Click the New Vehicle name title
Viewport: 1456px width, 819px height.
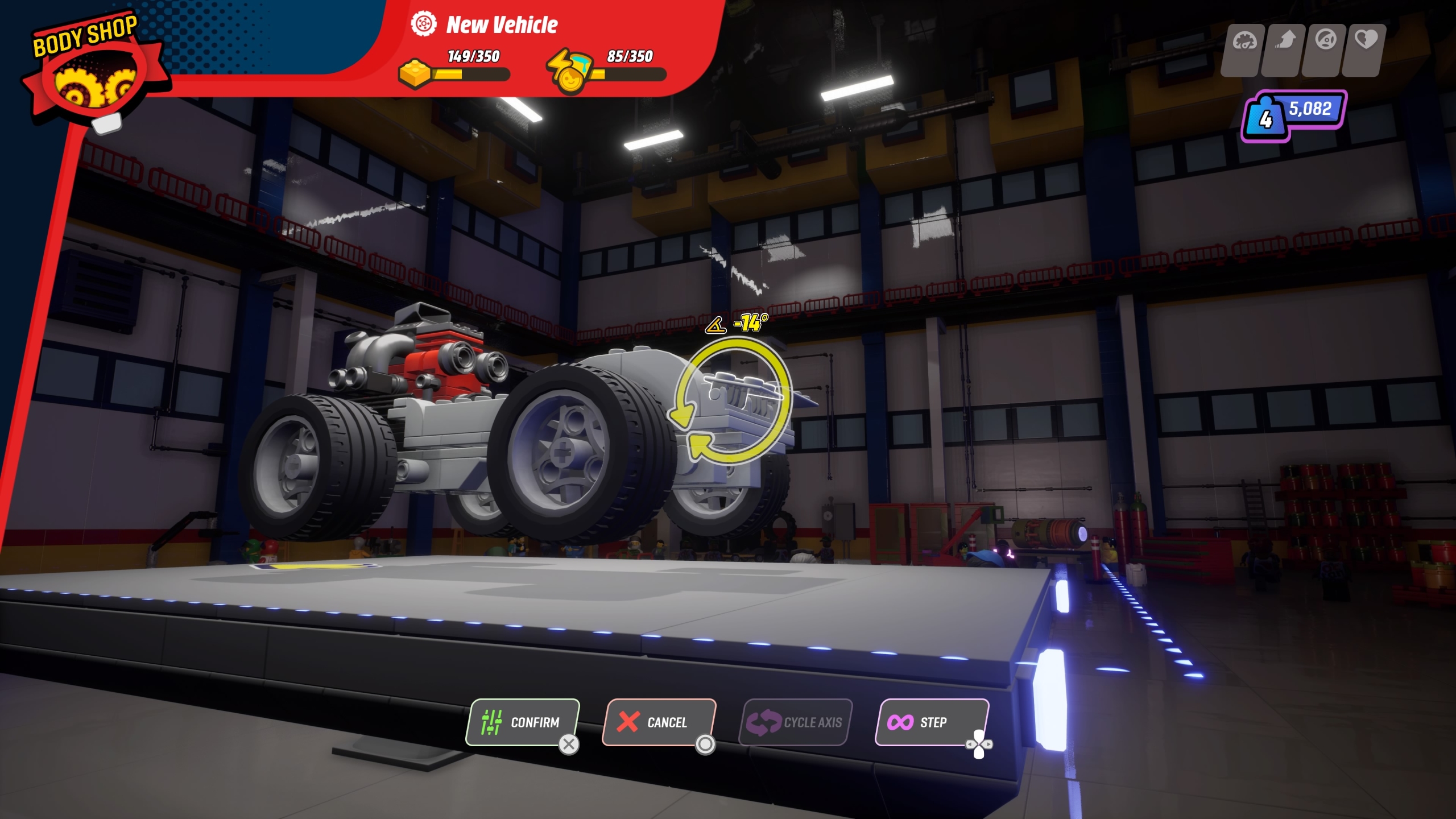click(502, 25)
